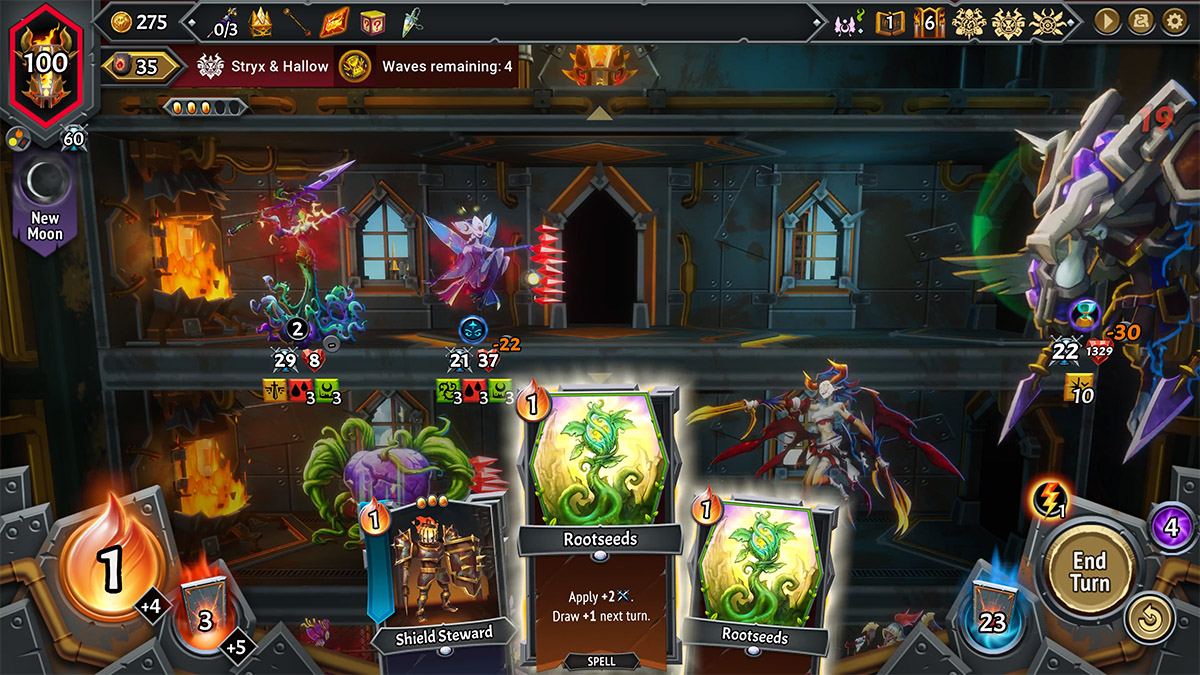Inspect the flaming gate icon showing 6
Screen dimensions: 1200x675
coord(929,21)
